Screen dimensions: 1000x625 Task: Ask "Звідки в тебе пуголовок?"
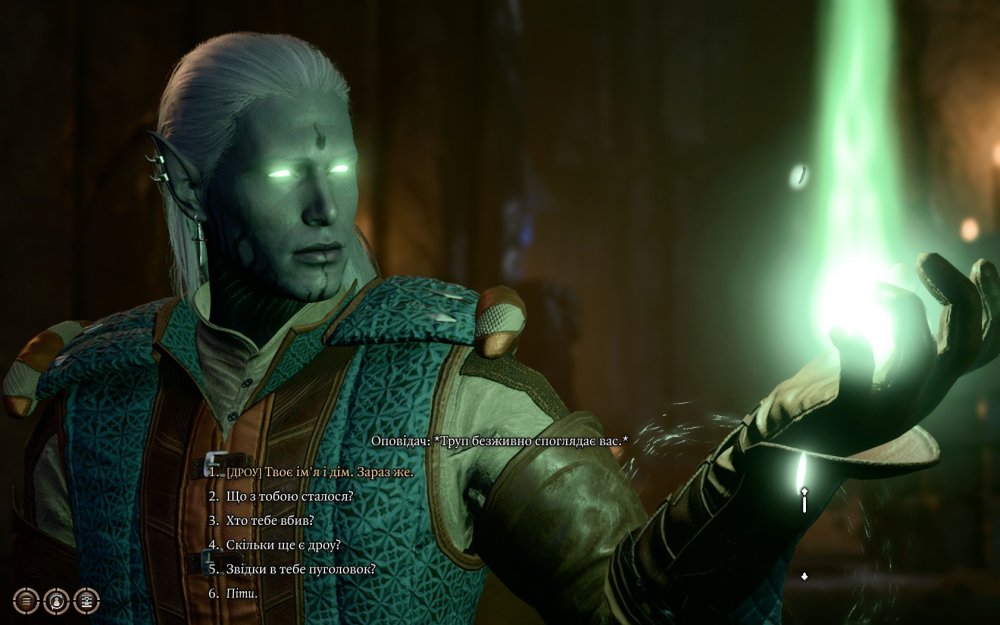point(299,569)
